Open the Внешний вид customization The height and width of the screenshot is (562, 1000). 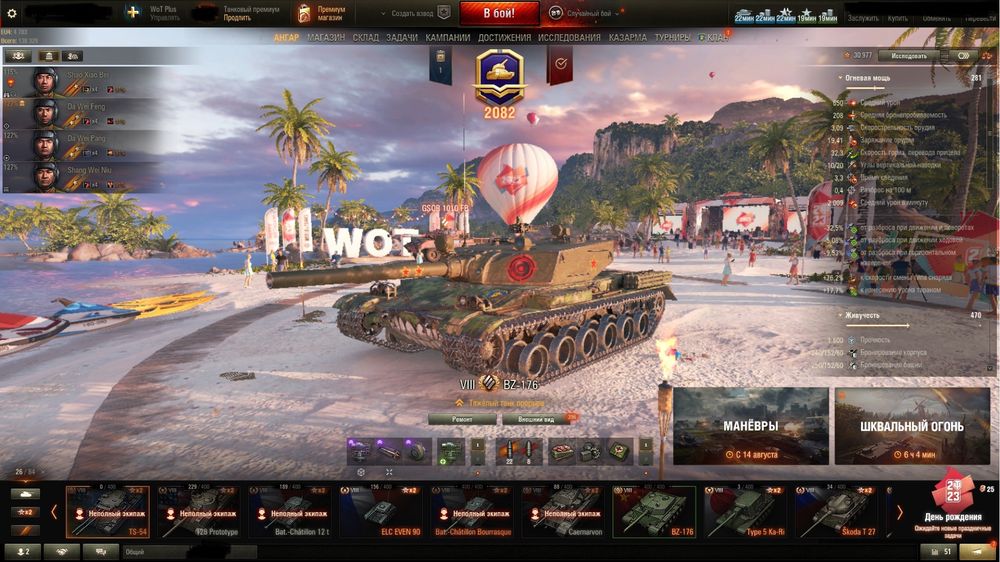pos(537,419)
